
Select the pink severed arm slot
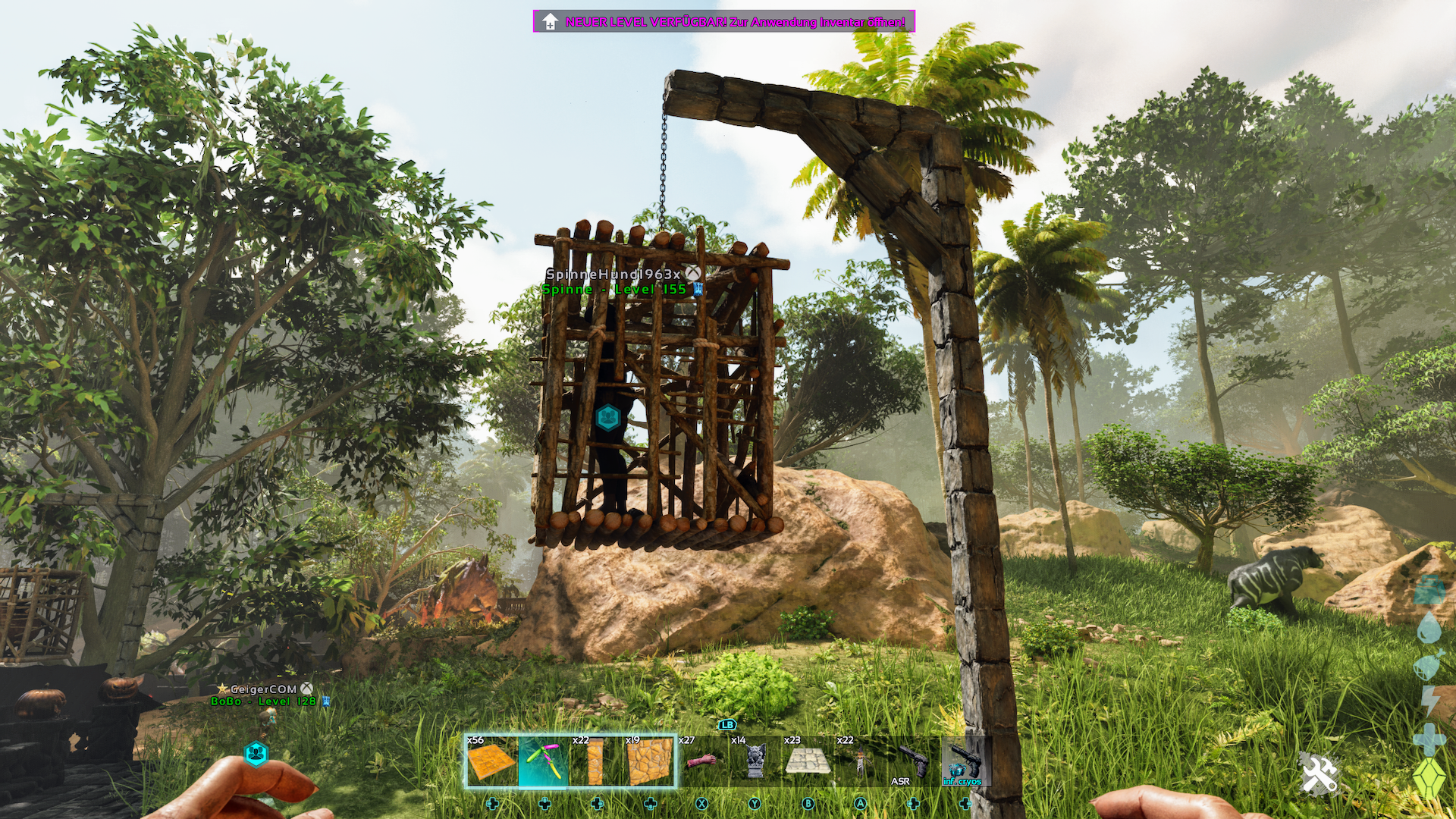point(702,761)
